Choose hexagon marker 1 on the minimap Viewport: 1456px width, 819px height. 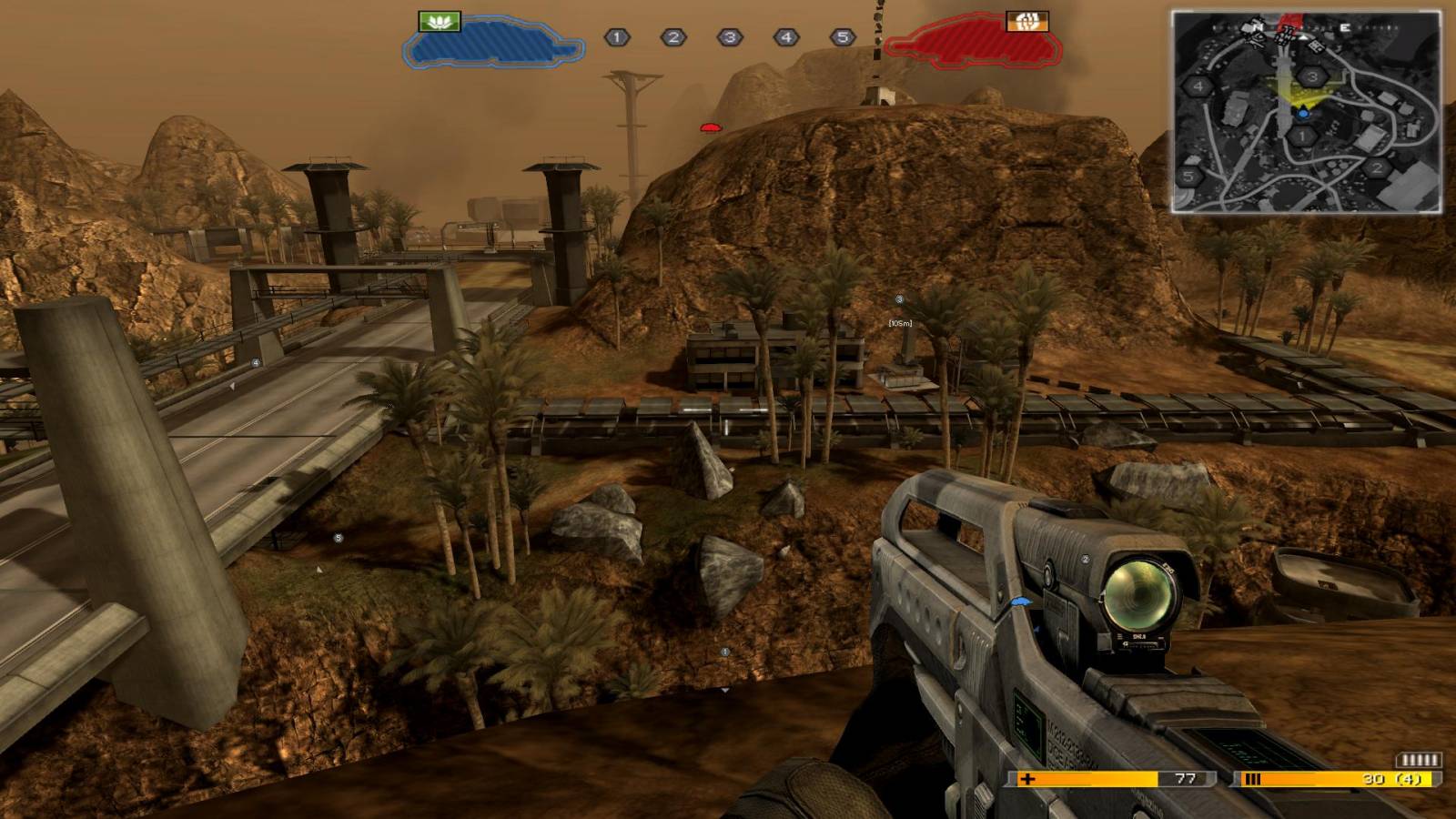click(x=1303, y=136)
